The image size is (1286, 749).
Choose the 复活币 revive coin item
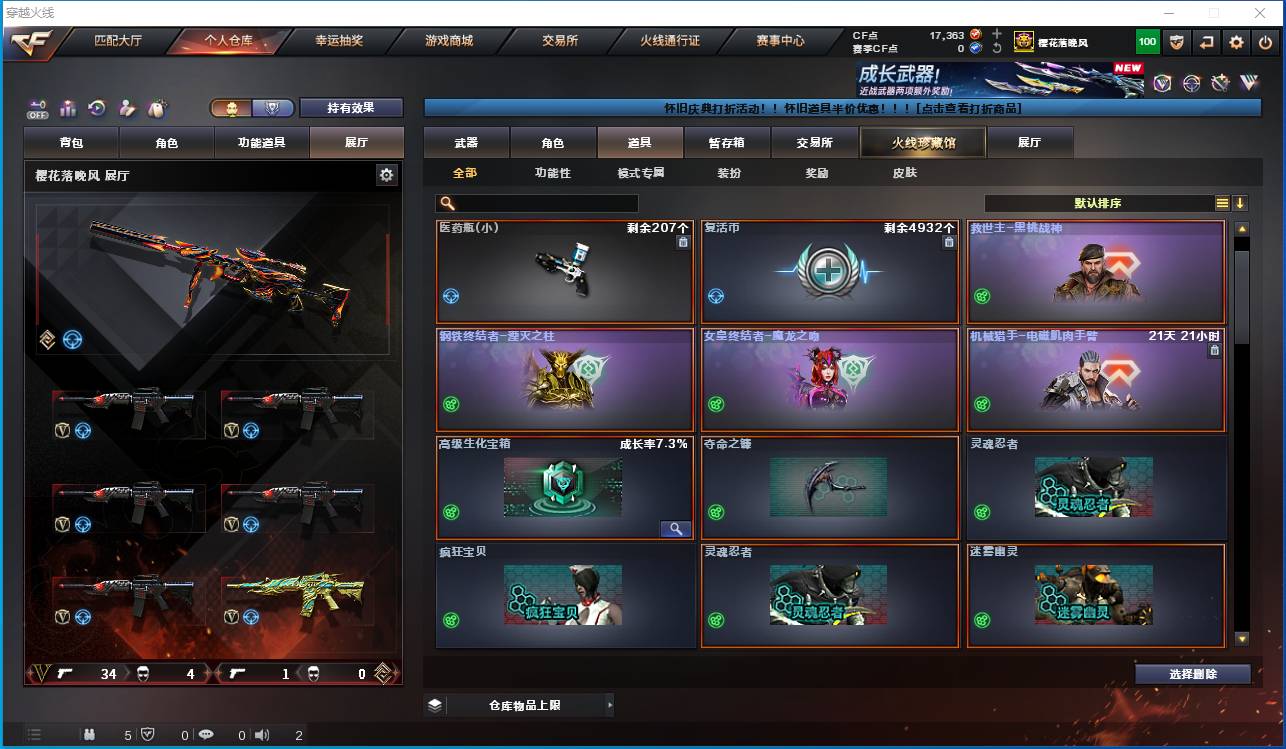[830, 271]
